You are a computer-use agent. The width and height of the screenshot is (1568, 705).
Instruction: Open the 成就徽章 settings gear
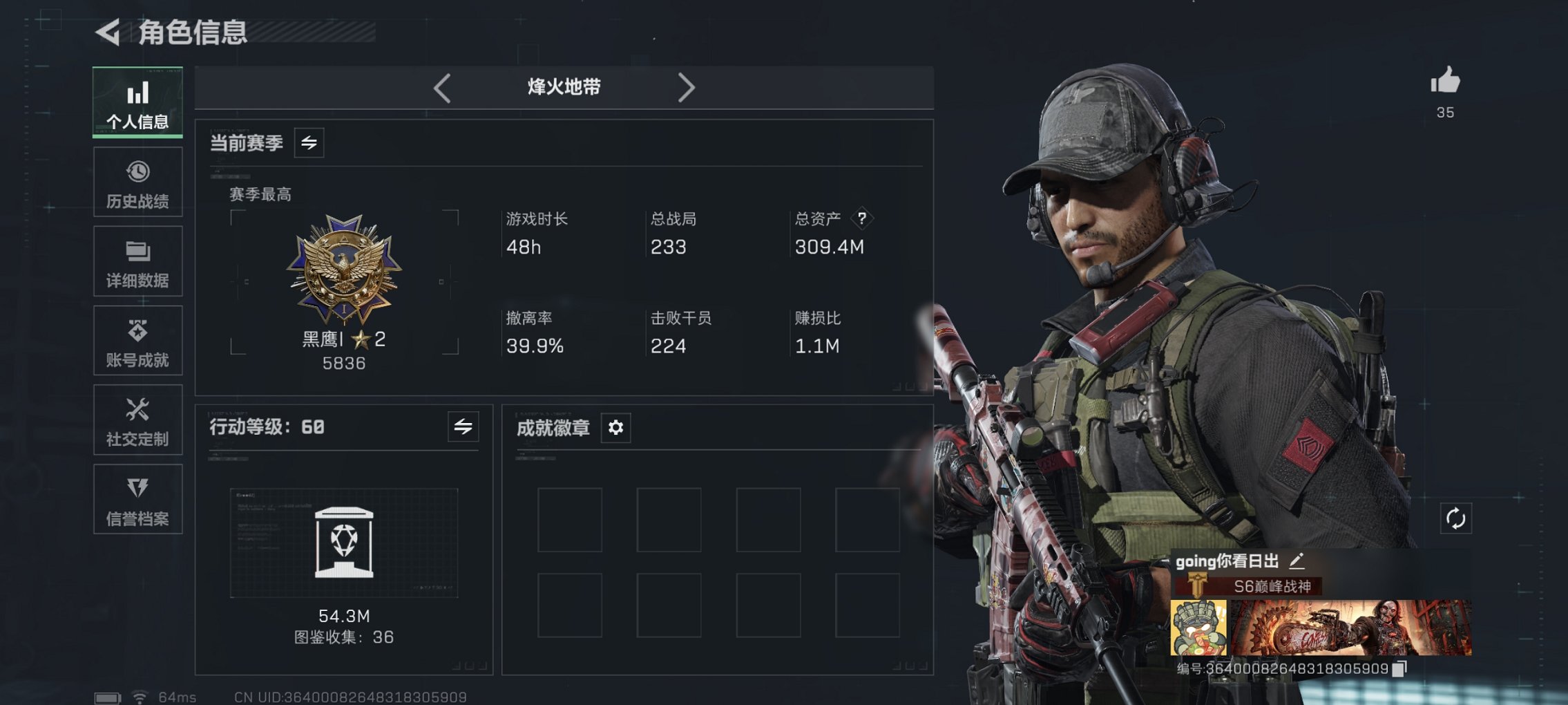(x=615, y=428)
